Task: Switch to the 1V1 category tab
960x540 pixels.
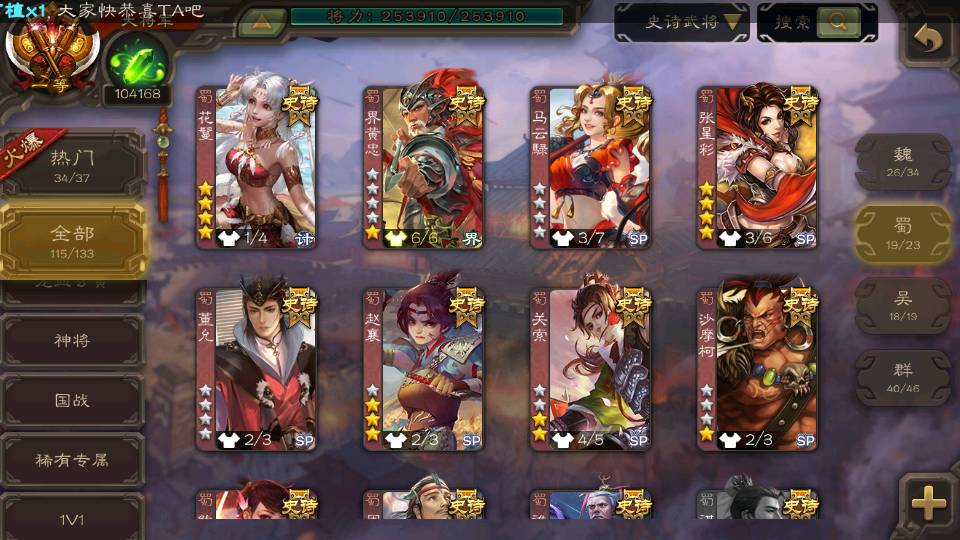Action: [72, 518]
